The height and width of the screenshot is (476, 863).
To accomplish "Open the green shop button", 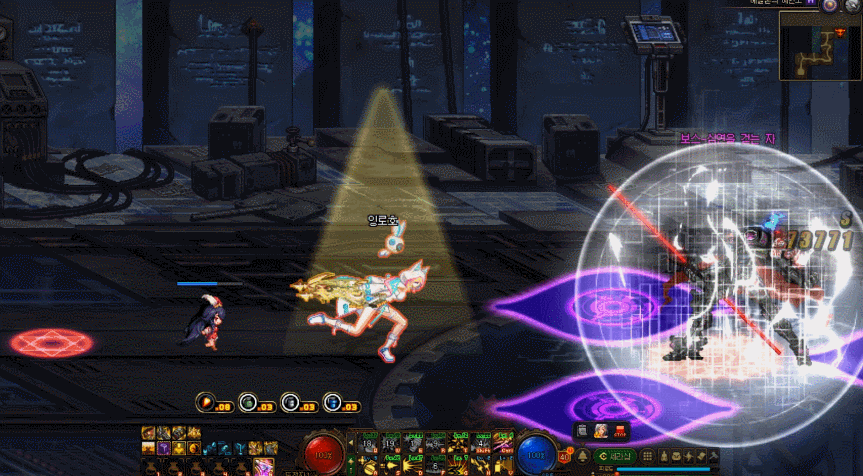I will [x=614, y=456].
